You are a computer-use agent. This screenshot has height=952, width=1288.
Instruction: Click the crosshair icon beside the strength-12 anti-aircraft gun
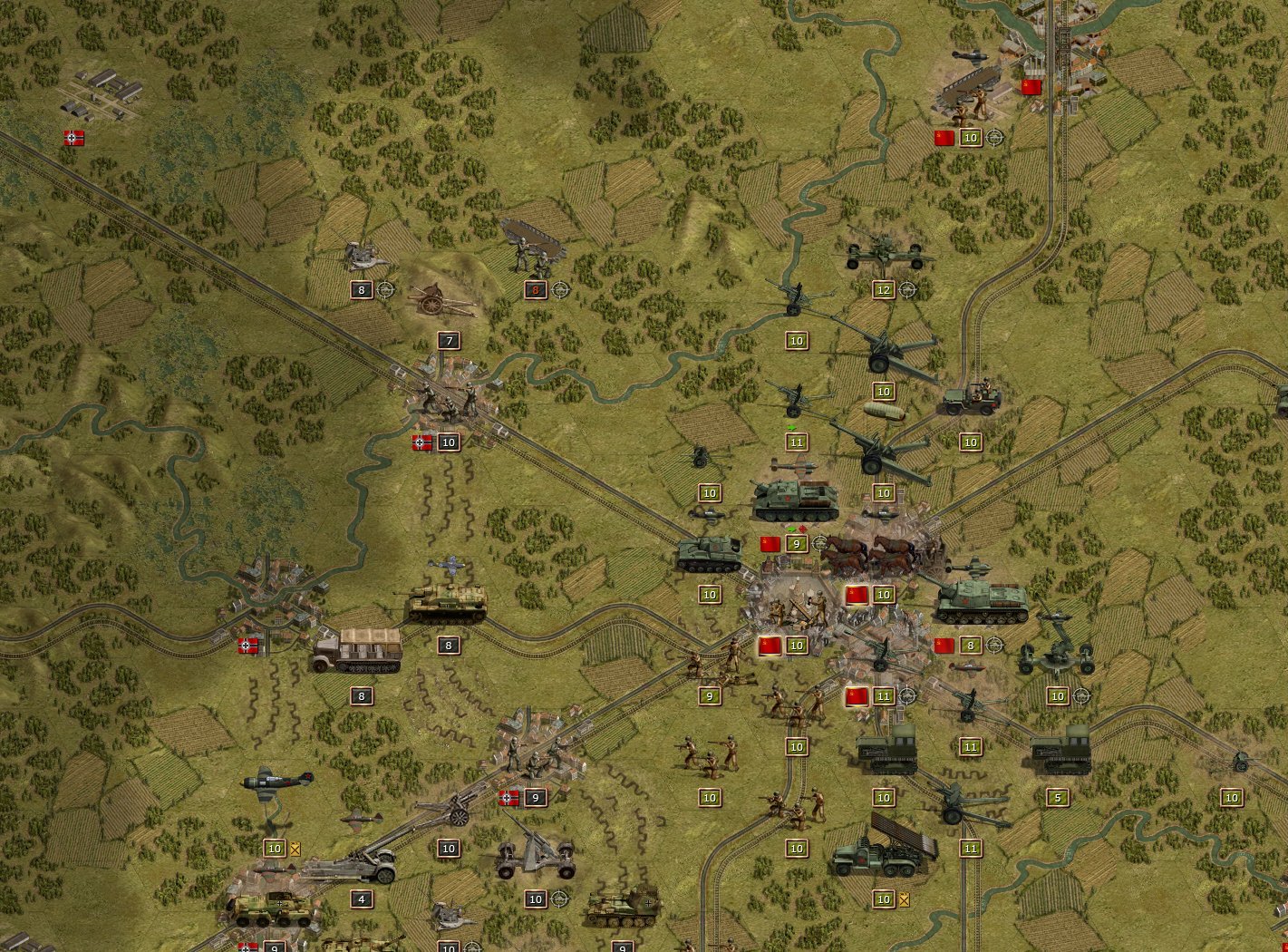907,289
